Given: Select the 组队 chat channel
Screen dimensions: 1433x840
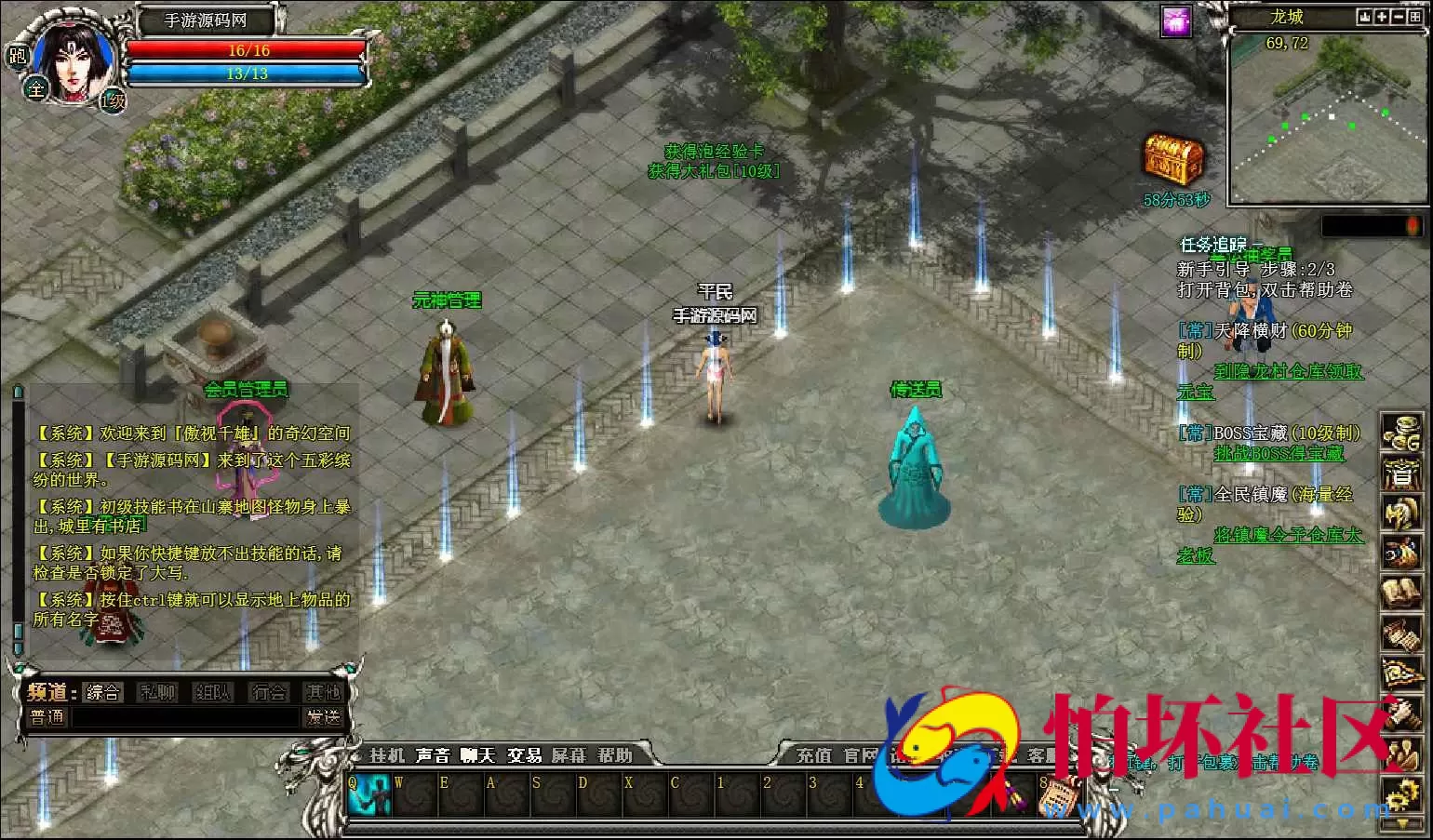Looking at the screenshot, I should (212, 692).
